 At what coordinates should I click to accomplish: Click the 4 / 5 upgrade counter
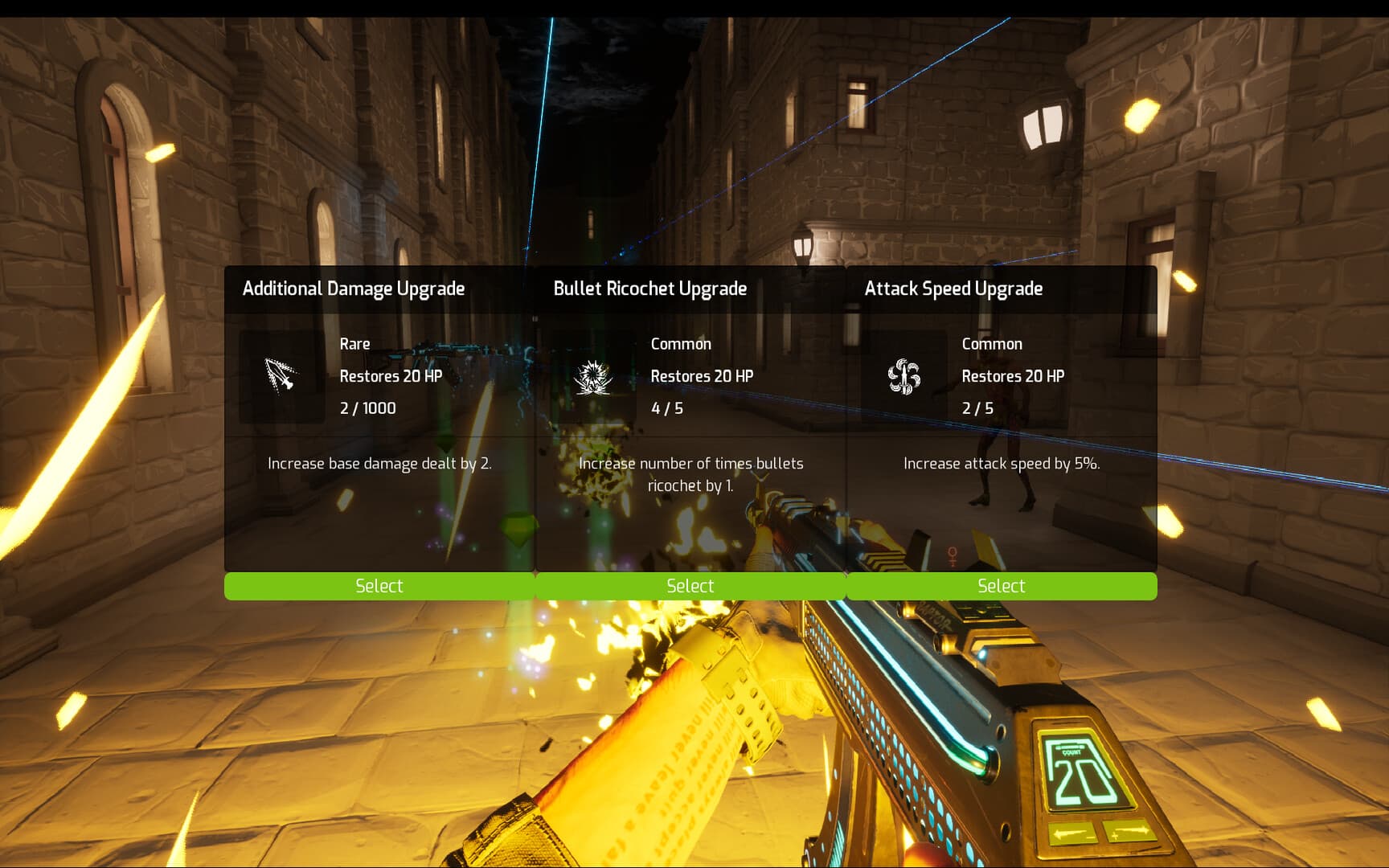[x=669, y=408]
